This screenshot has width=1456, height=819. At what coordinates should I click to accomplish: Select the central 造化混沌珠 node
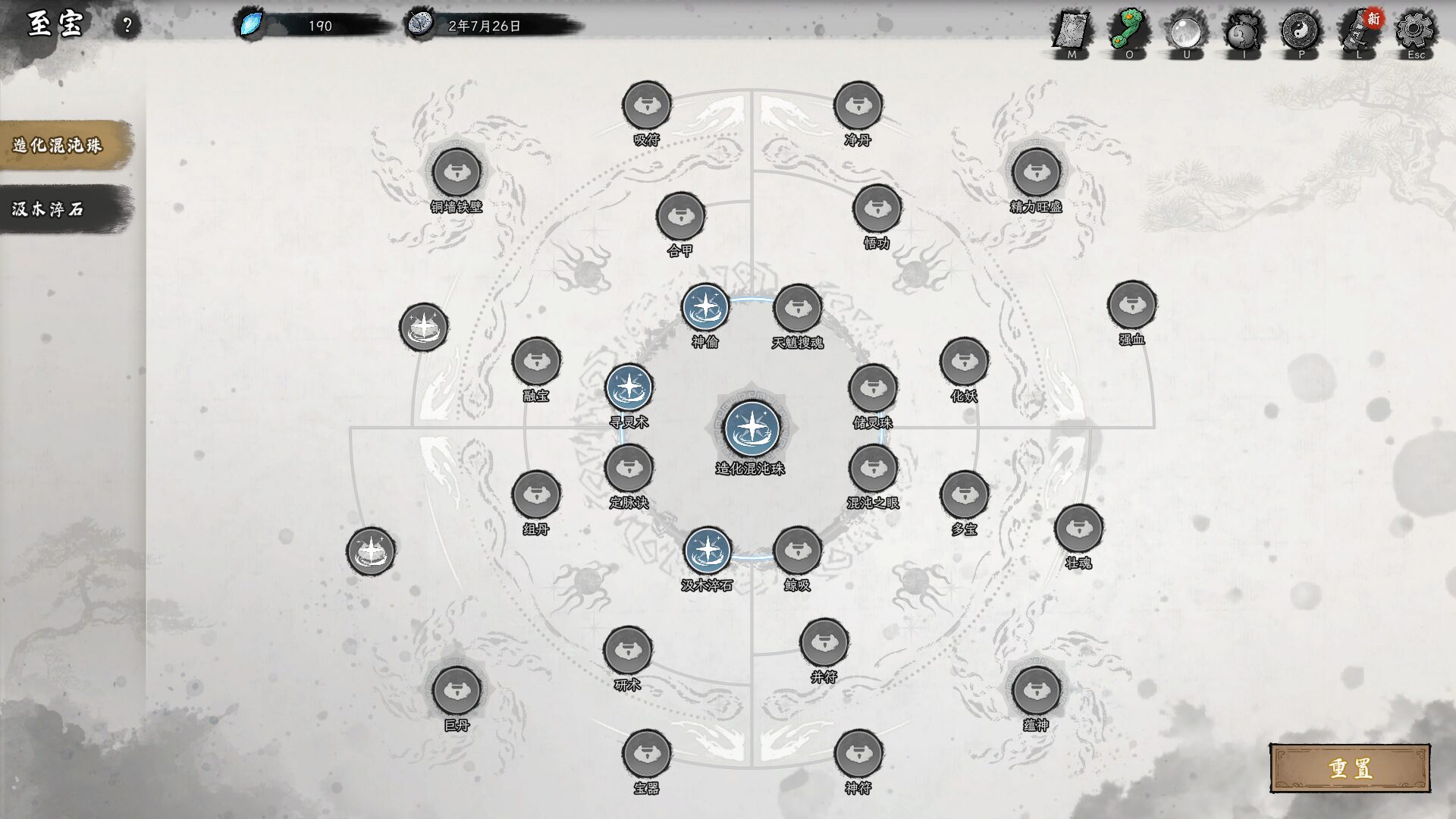pyautogui.click(x=751, y=428)
